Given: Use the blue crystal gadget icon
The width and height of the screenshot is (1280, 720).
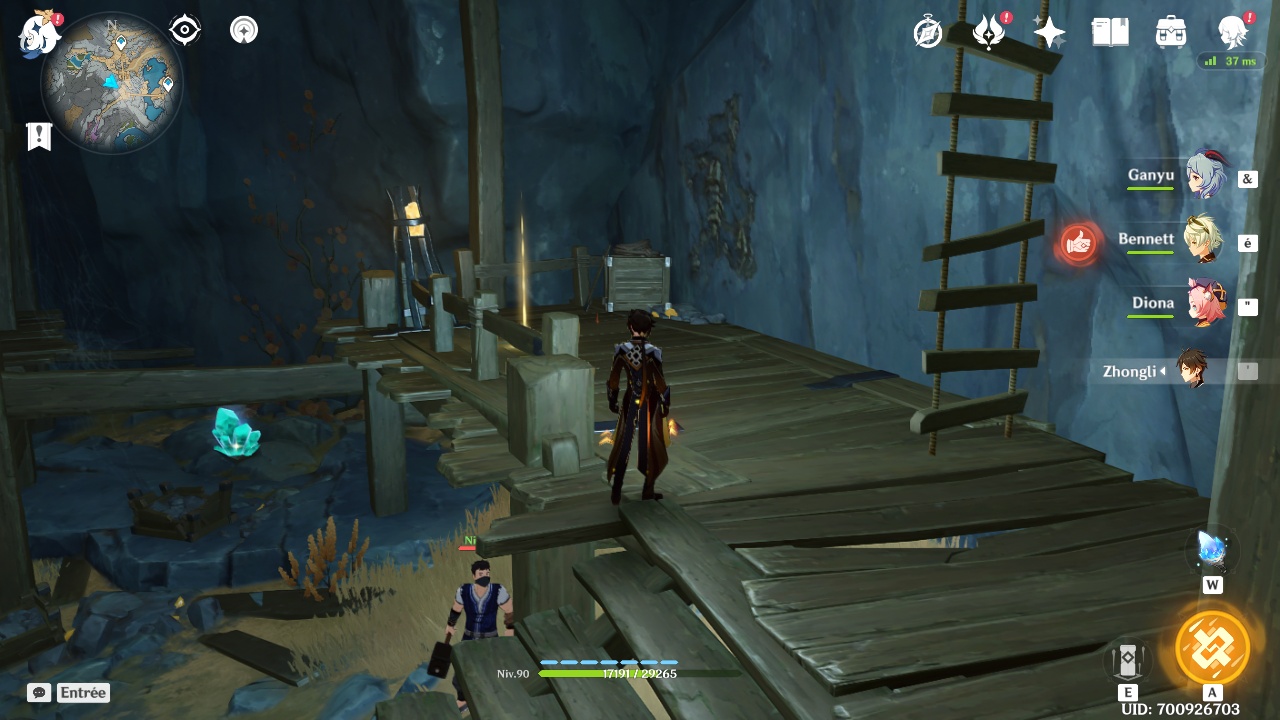Looking at the screenshot, I should pyautogui.click(x=1212, y=550).
